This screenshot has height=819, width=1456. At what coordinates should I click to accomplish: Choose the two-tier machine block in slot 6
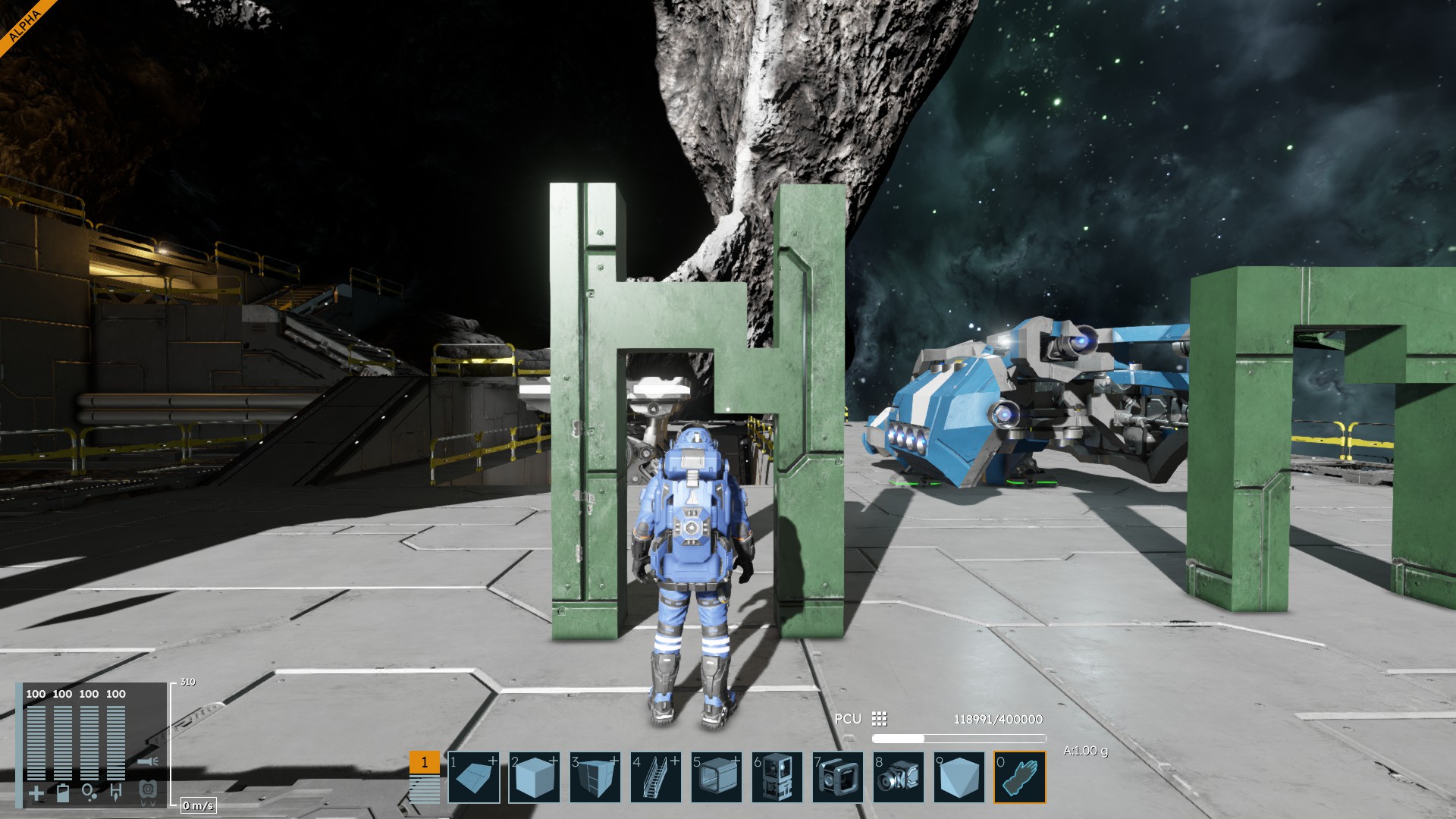tap(777, 777)
